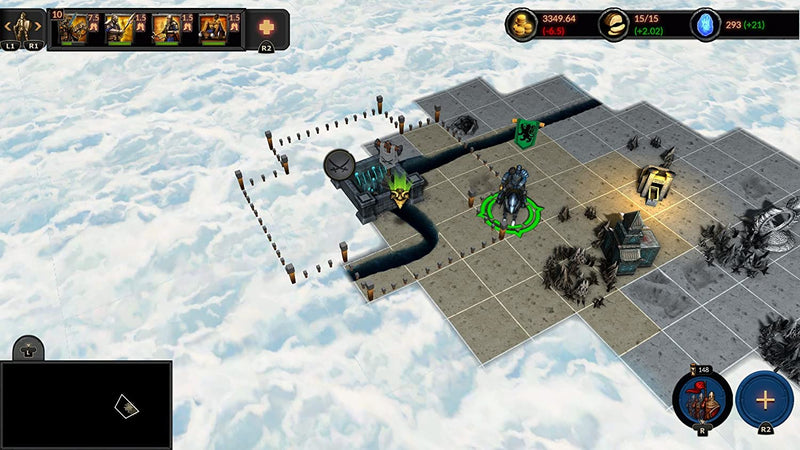The width and height of the screenshot is (800, 450).
Task: Click the gold coins resource icon
Action: pos(521,25)
